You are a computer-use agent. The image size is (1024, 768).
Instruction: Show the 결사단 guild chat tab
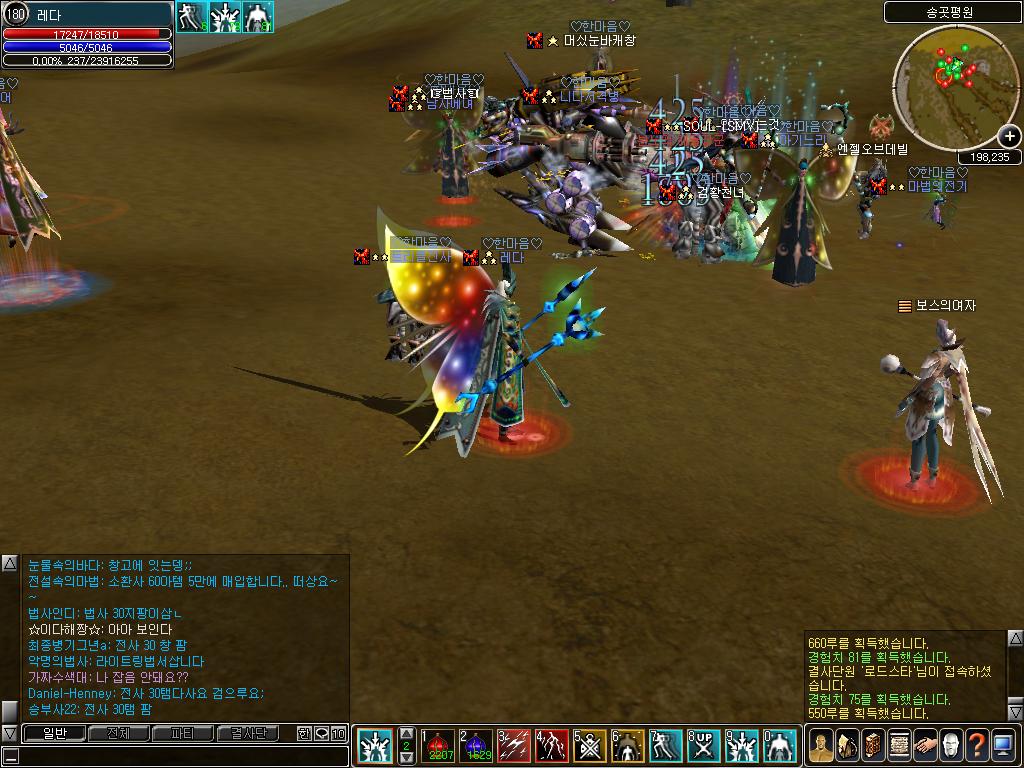[x=247, y=734]
